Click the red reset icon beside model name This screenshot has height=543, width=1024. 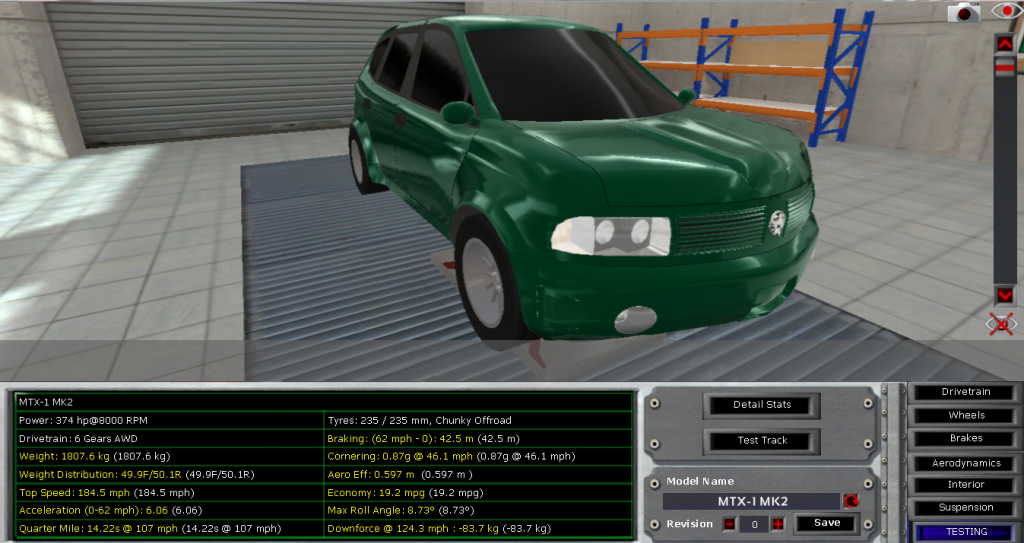(851, 501)
